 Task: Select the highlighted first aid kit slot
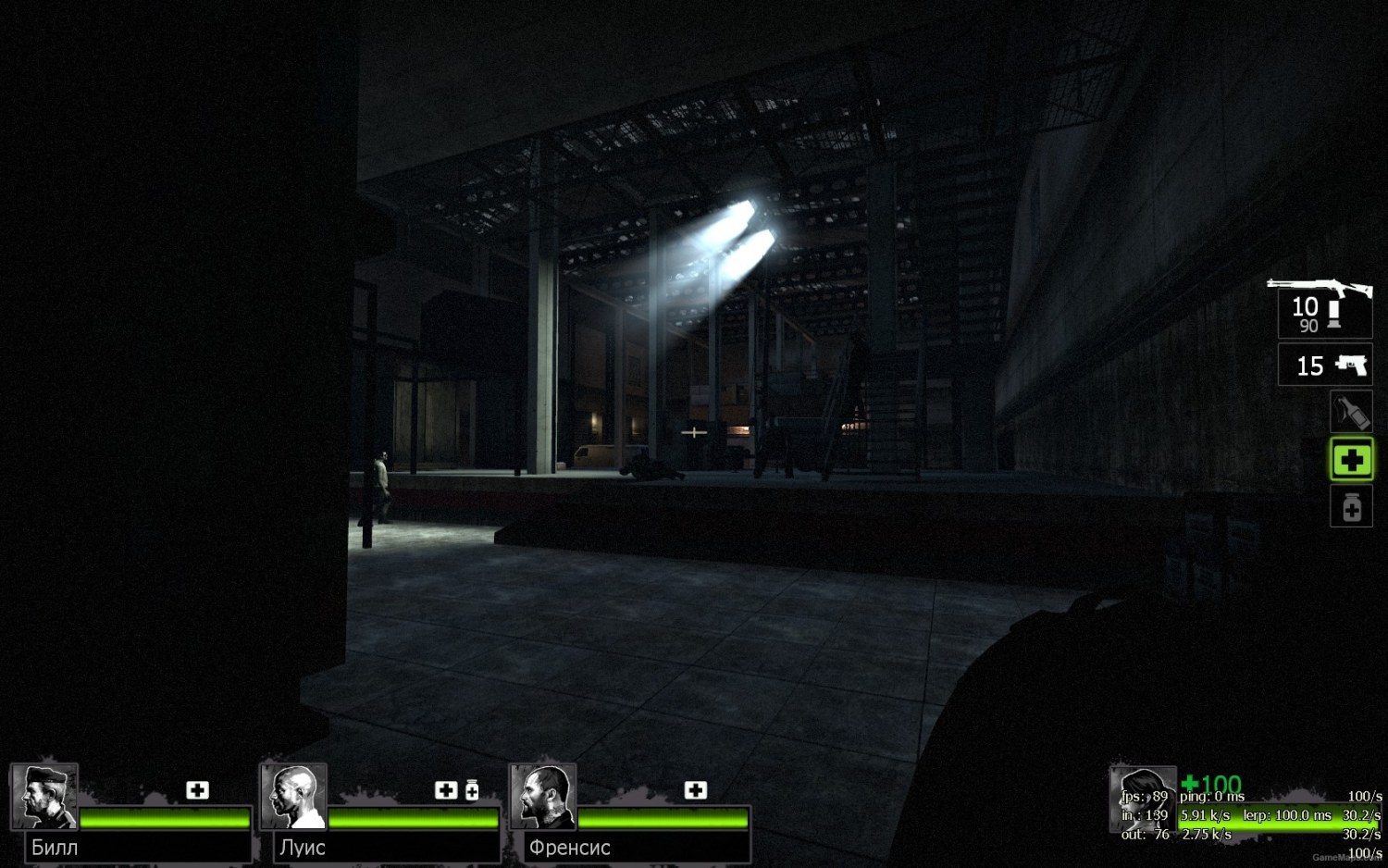(x=1352, y=460)
